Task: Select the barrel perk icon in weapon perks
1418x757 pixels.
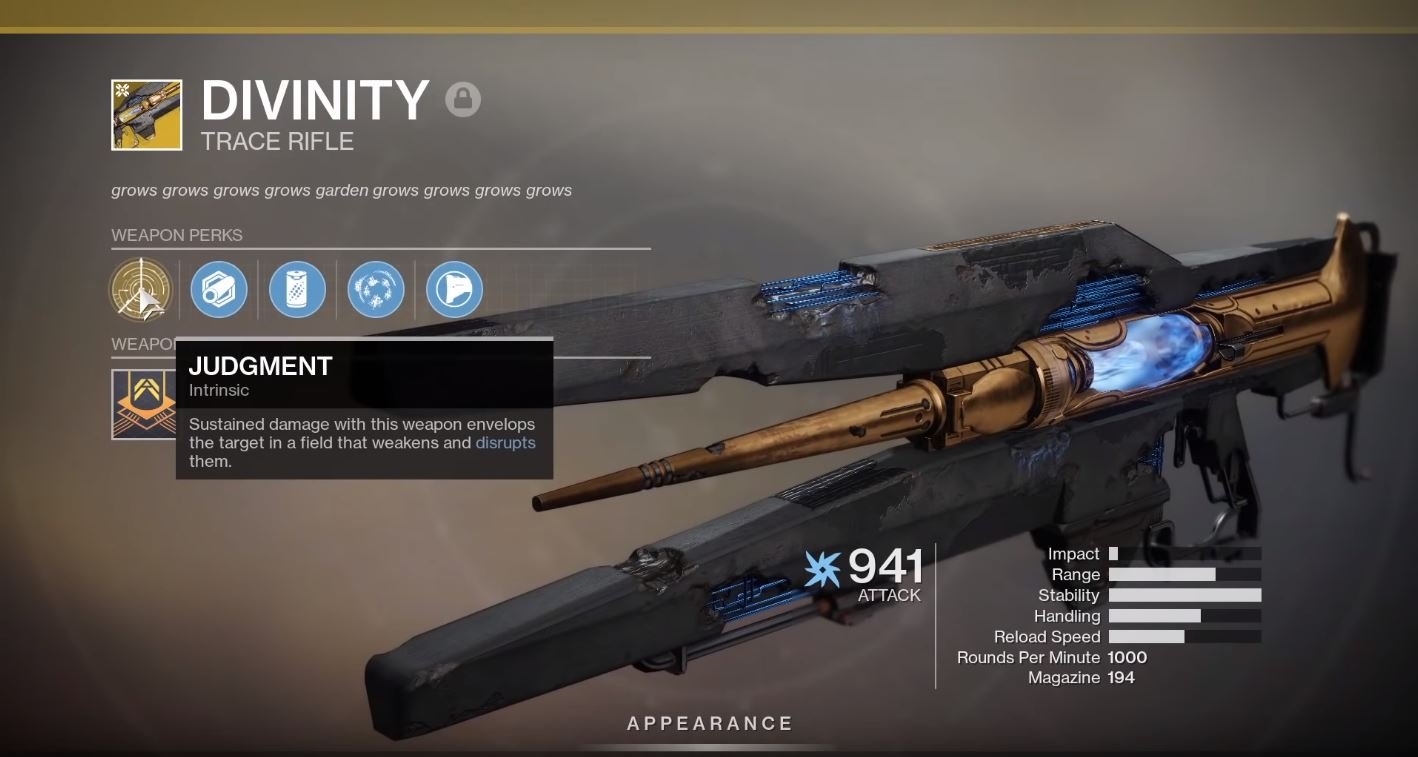Action: [219, 289]
